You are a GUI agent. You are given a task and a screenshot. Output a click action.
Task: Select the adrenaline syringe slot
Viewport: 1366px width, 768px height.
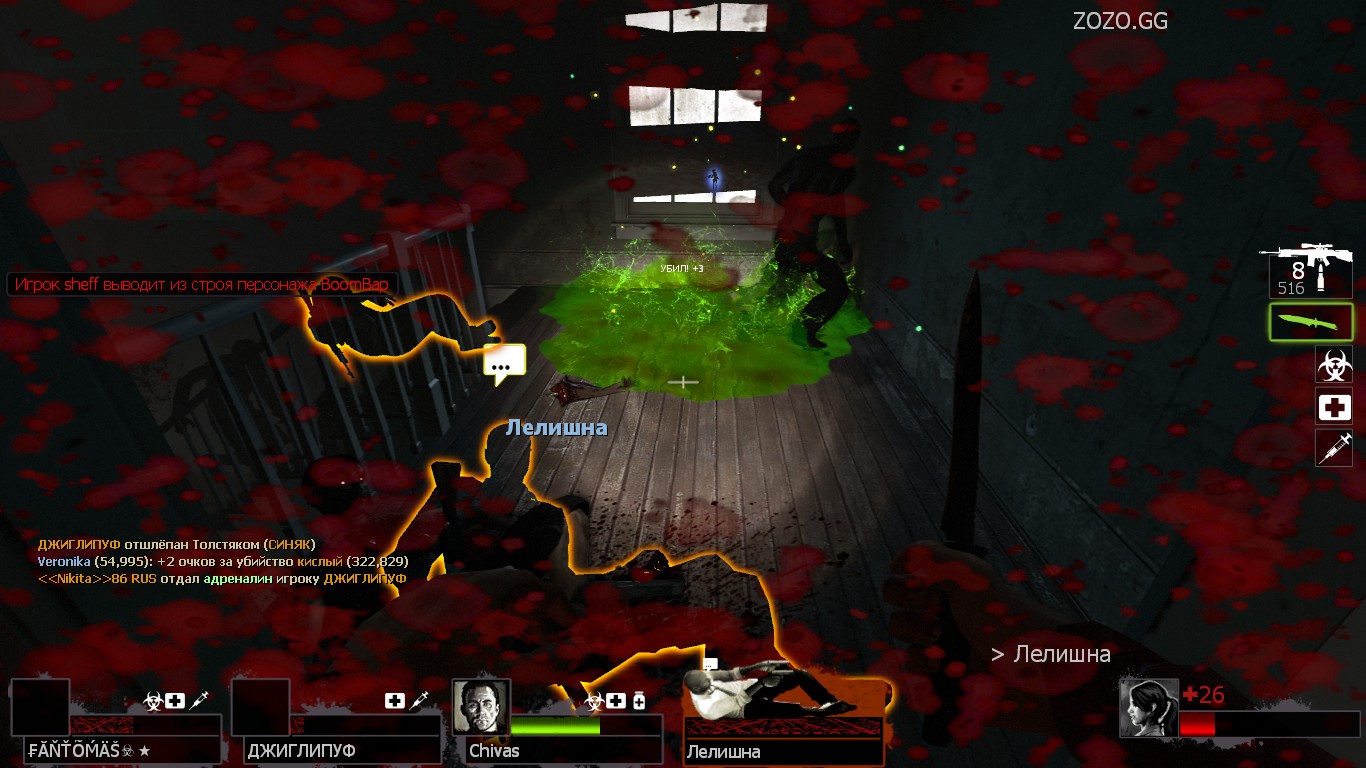1334,448
